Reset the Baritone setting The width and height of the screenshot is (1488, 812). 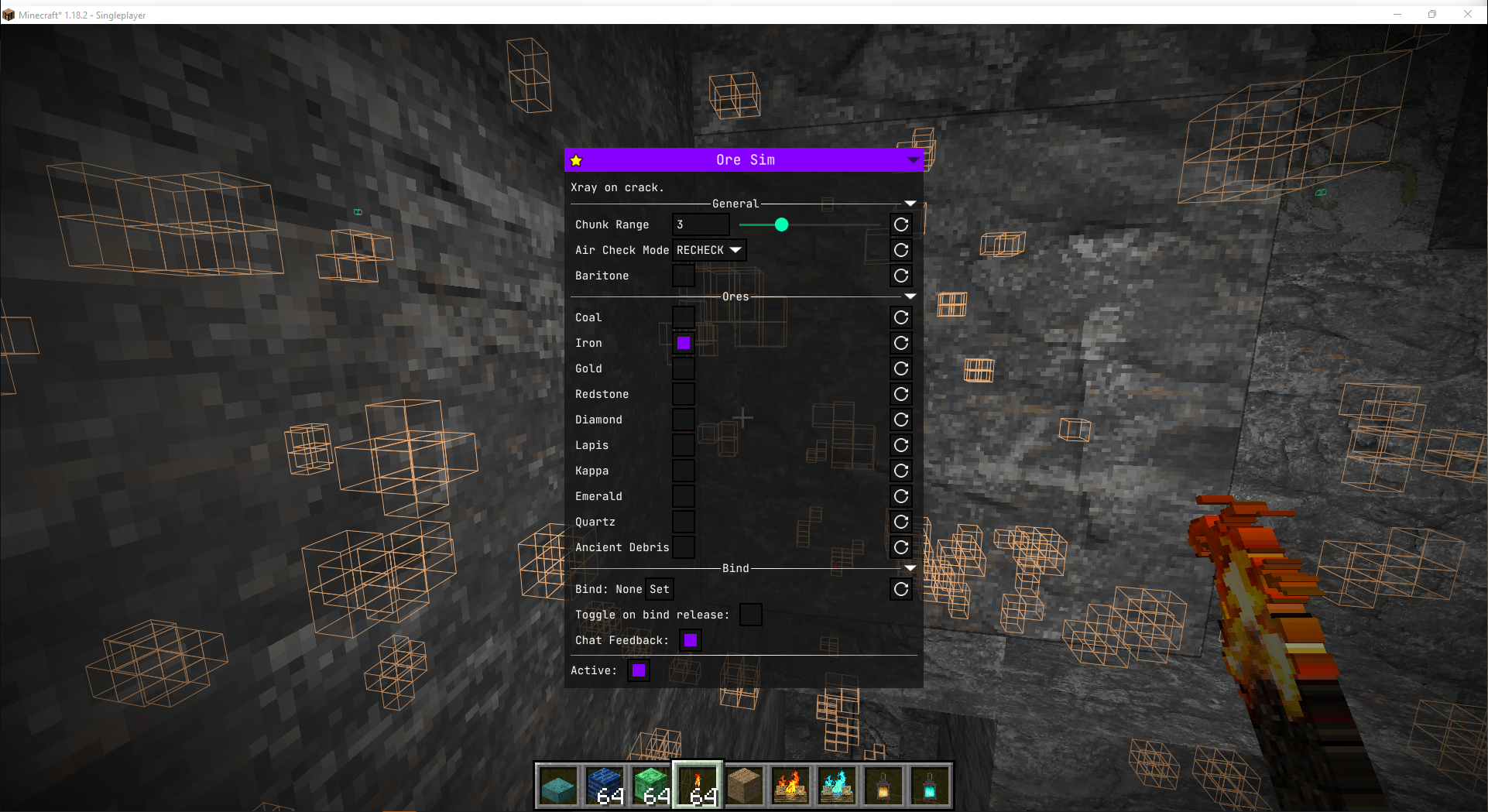click(900, 276)
